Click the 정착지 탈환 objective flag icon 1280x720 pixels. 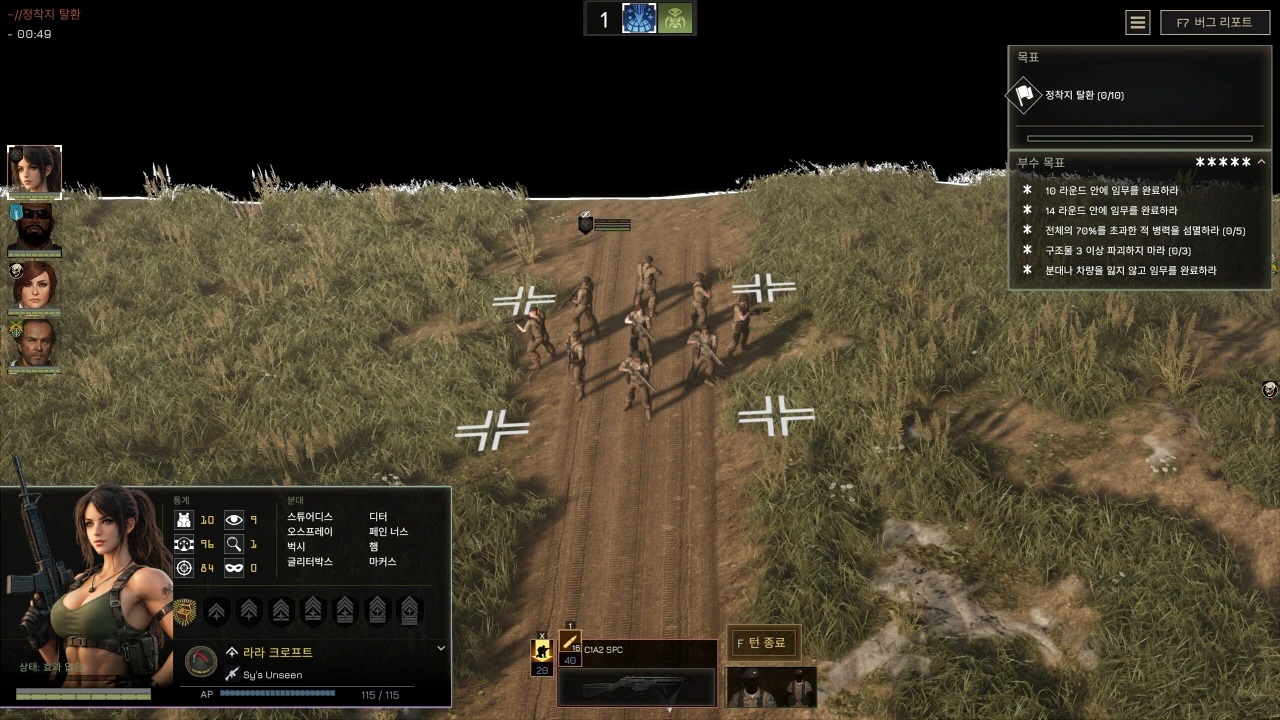click(1023, 95)
